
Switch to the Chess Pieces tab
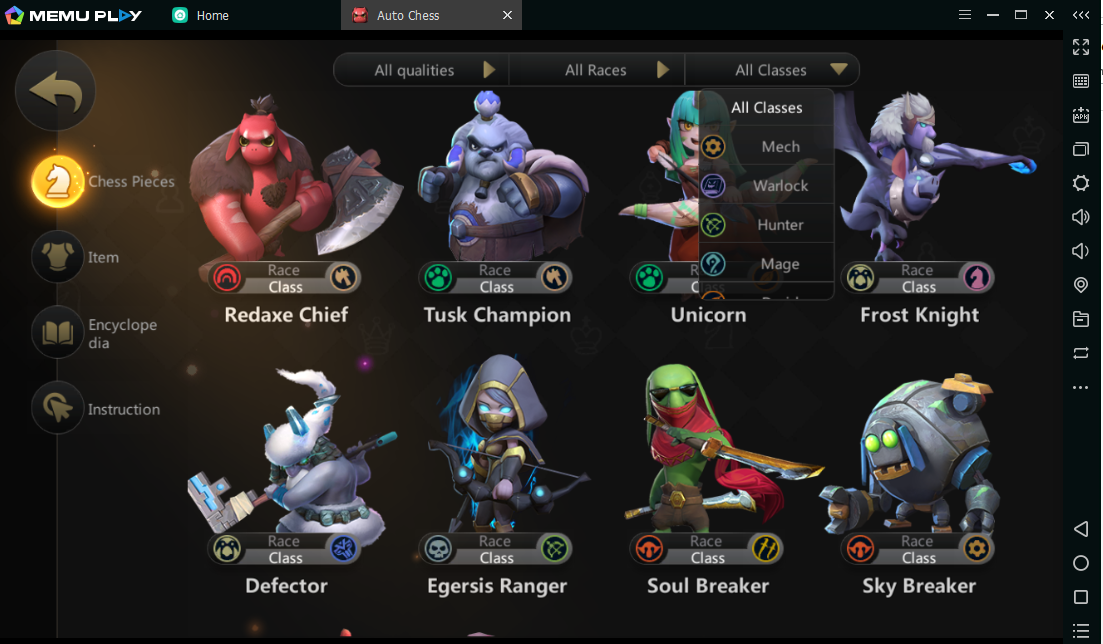pos(59,181)
